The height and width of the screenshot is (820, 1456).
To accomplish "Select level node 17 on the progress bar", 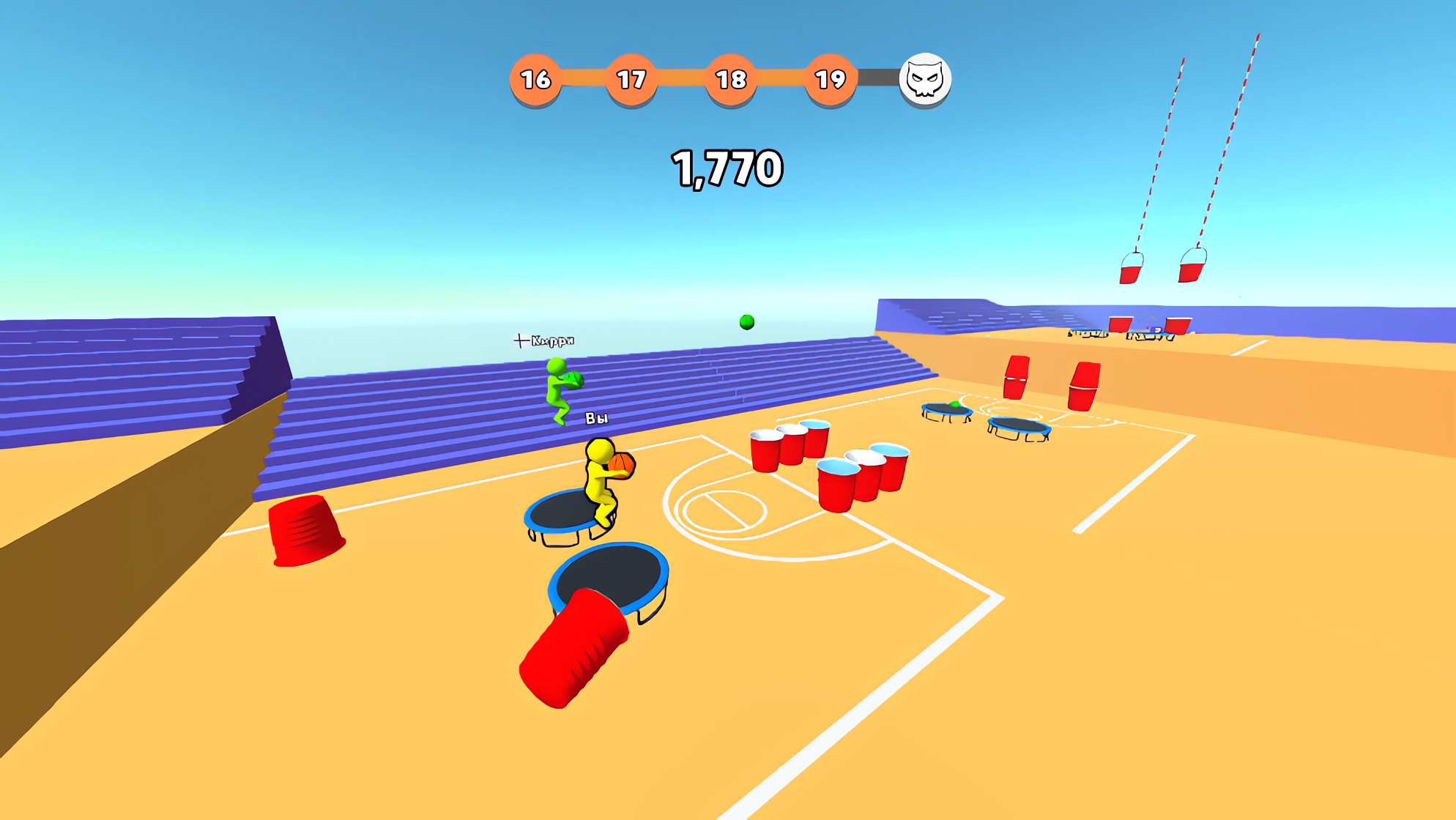I will pos(633,78).
